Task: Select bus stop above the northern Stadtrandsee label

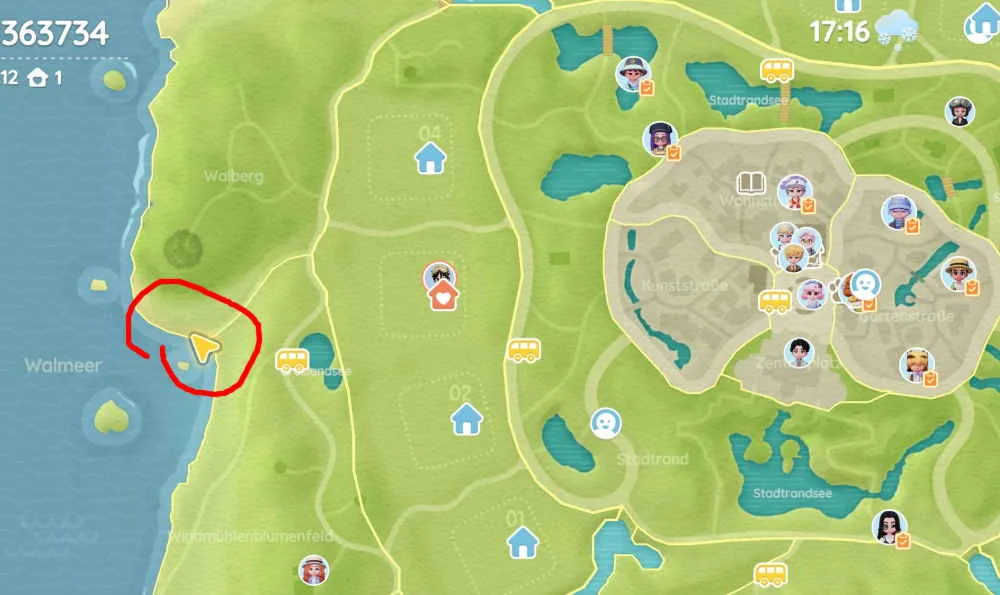Action: (777, 70)
